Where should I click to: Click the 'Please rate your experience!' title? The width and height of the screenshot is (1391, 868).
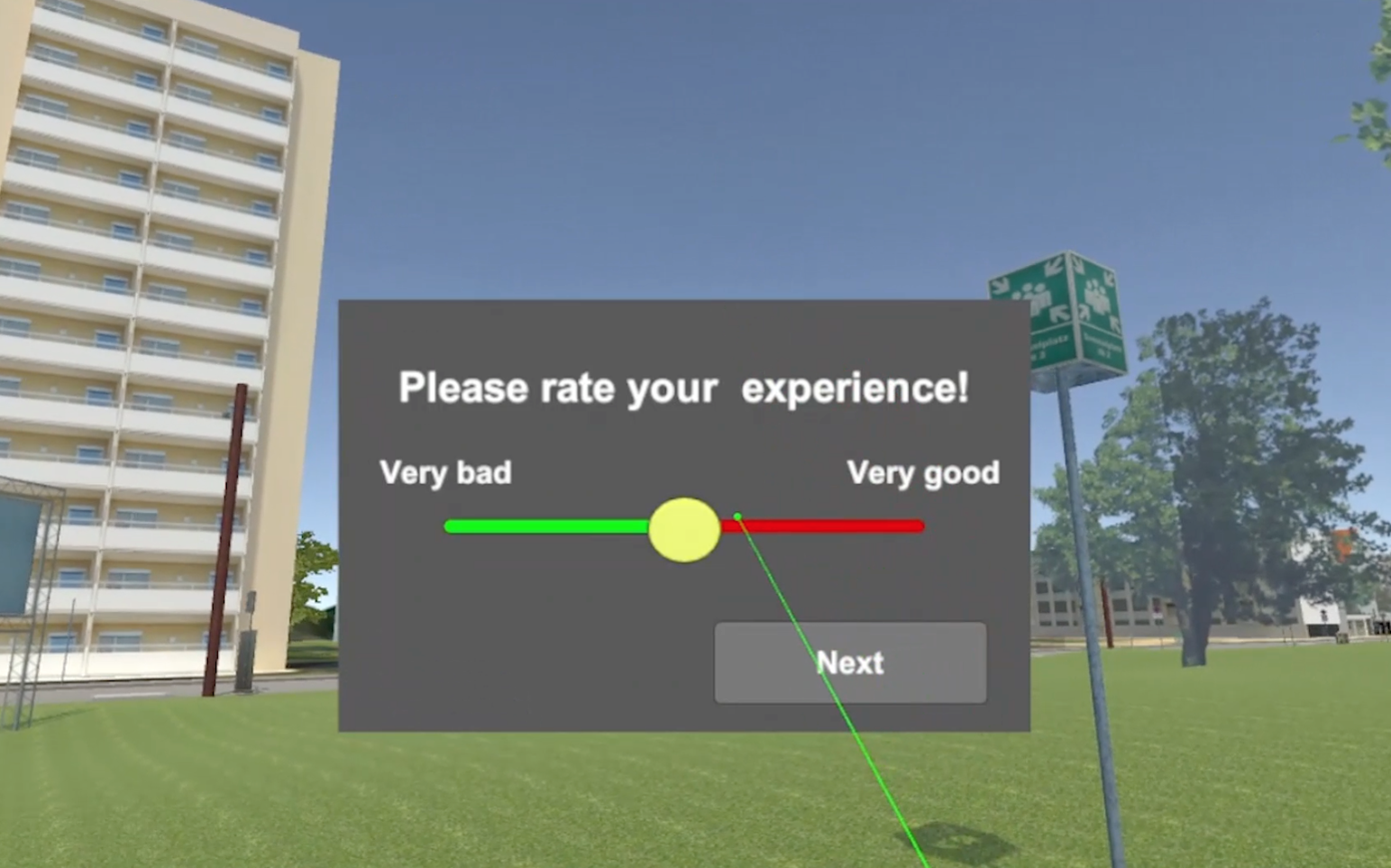click(x=683, y=388)
